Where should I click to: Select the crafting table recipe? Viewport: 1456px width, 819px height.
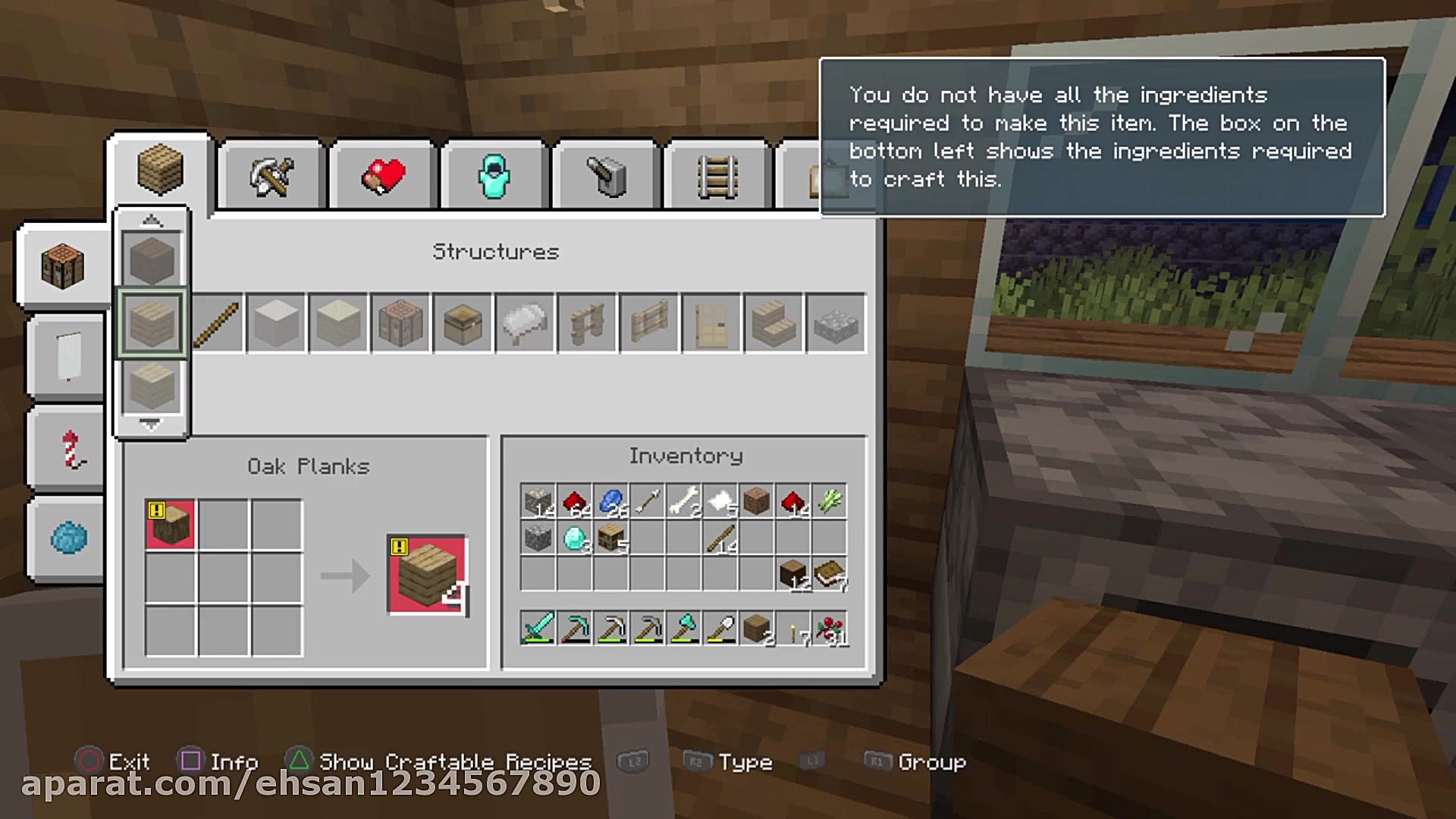400,324
